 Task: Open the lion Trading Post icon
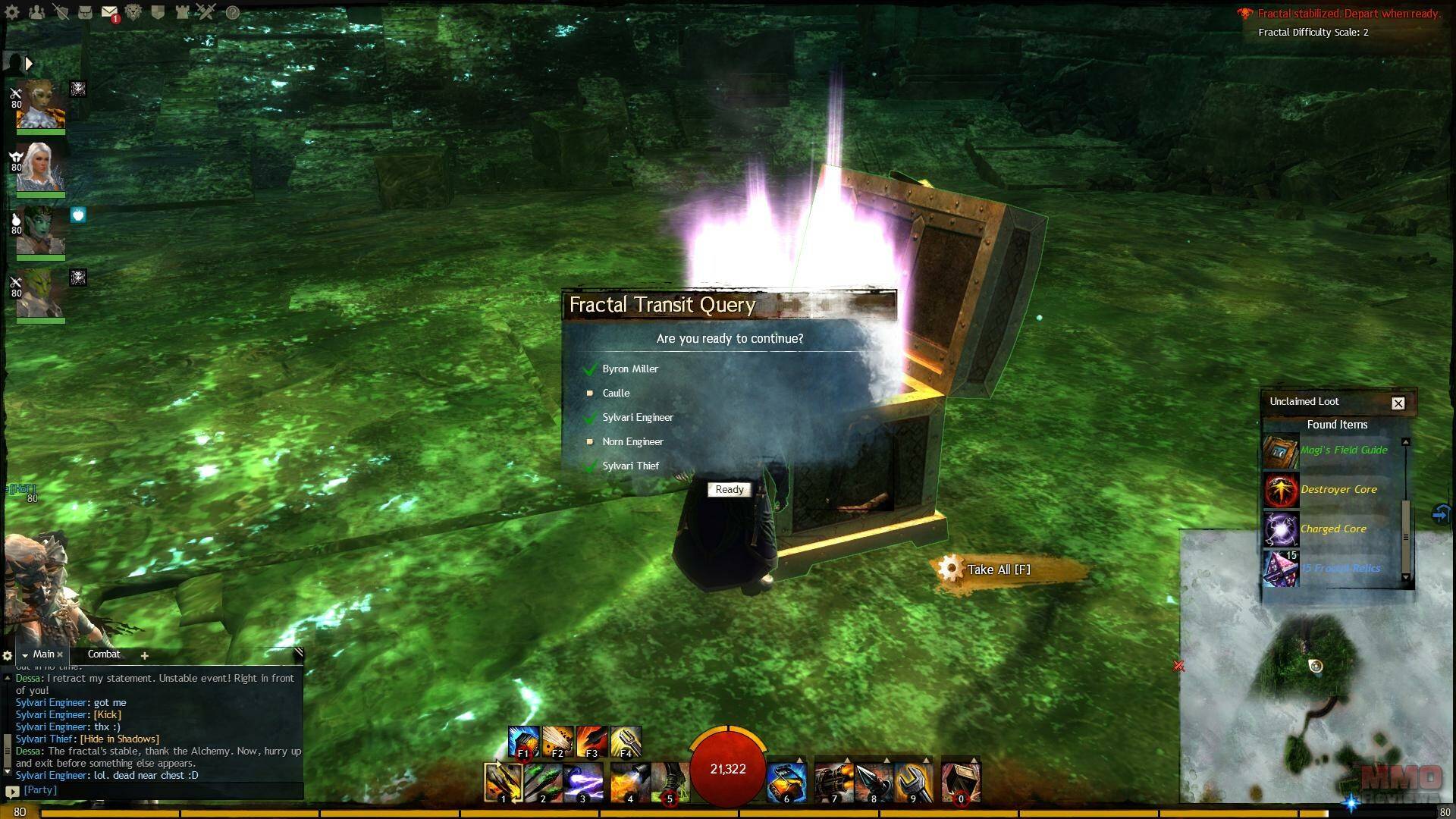coord(133,12)
